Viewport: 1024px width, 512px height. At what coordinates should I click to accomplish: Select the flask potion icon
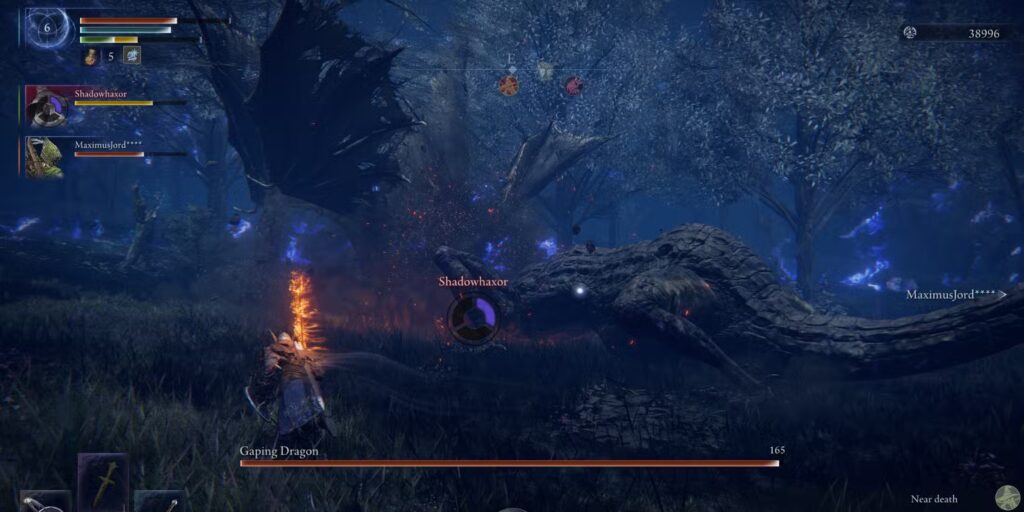coord(90,56)
